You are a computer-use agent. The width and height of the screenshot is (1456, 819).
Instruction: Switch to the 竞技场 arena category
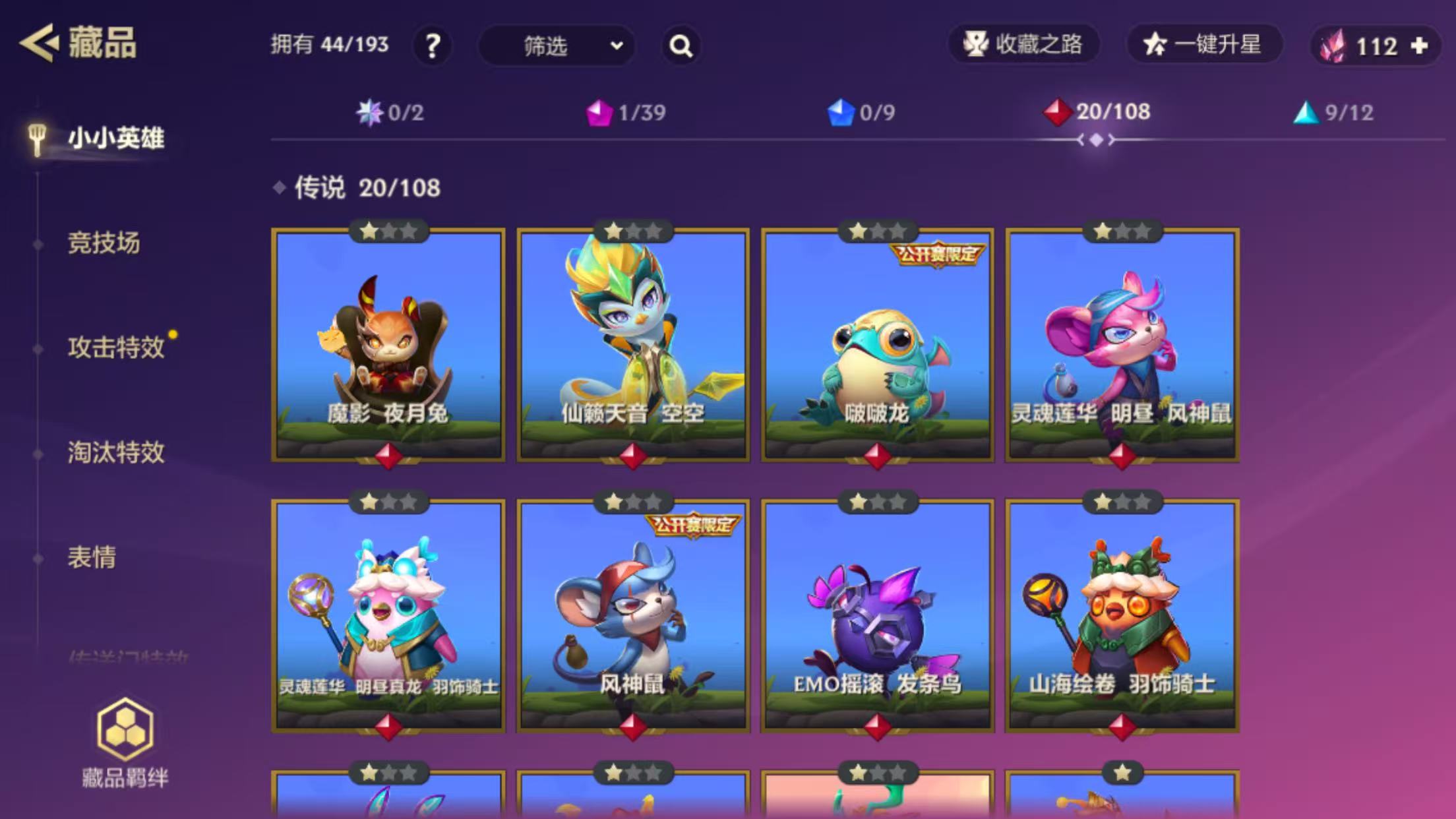[x=104, y=243]
